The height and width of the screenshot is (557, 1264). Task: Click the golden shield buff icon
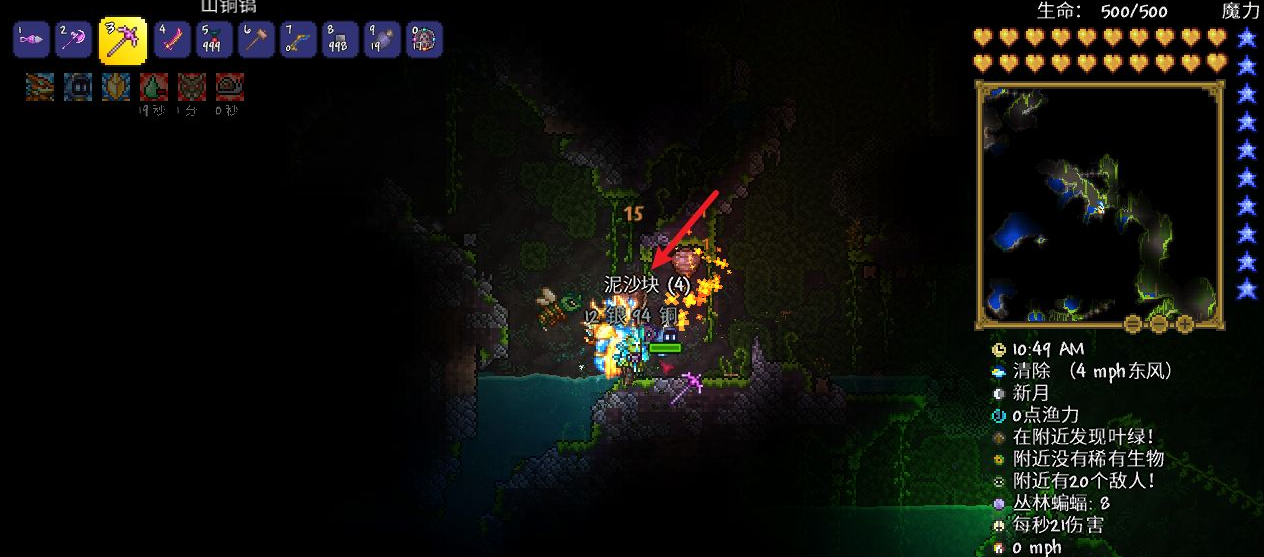tap(116, 87)
